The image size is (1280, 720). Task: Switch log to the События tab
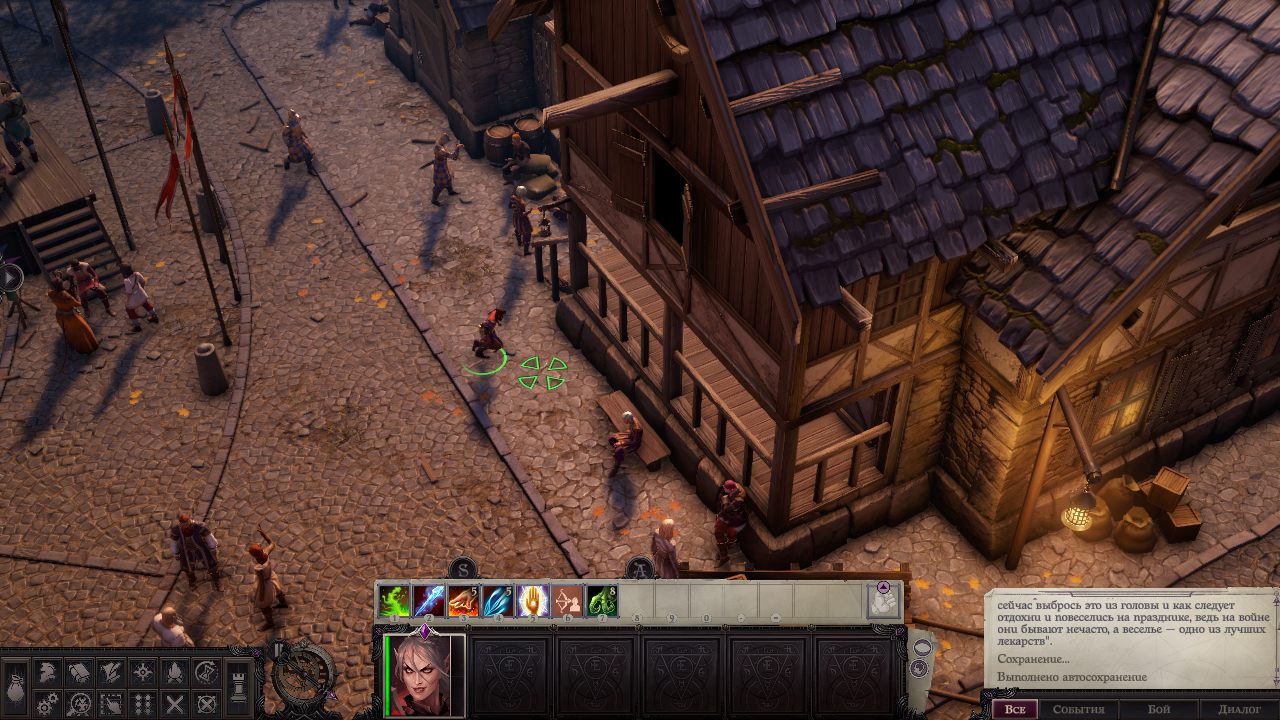click(x=1078, y=709)
